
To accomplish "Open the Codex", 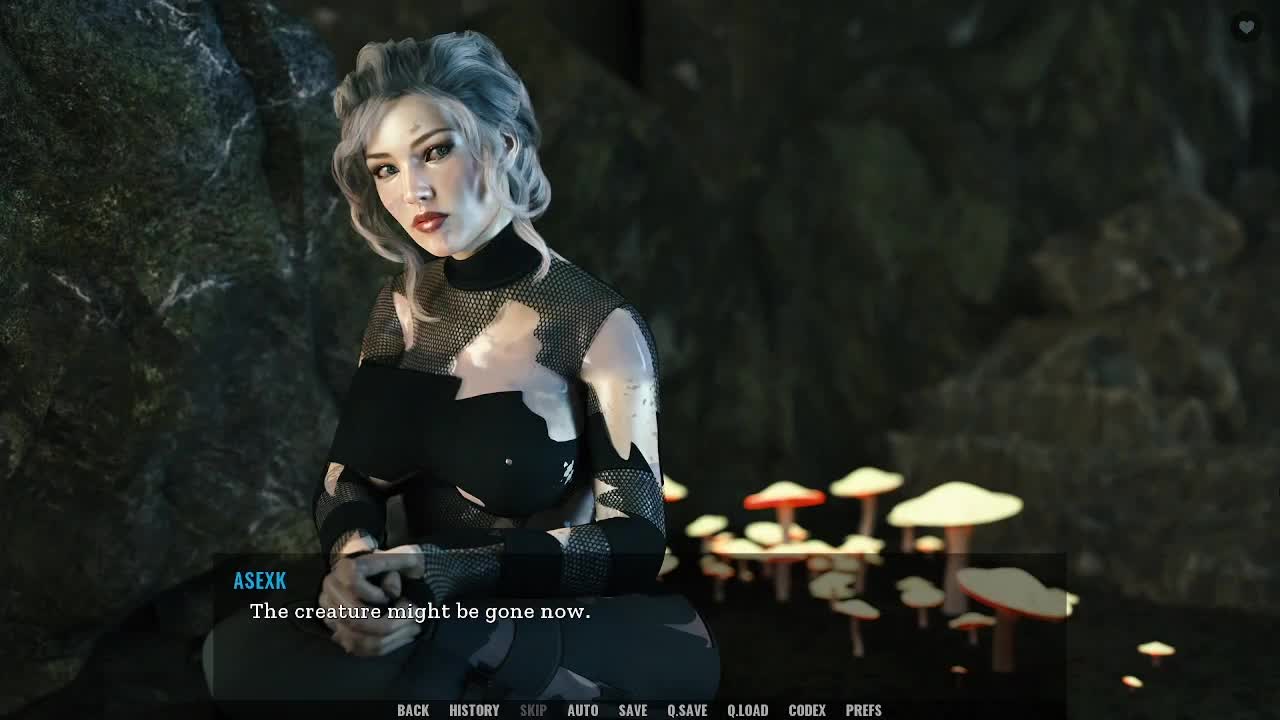I will (x=807, y=710).
